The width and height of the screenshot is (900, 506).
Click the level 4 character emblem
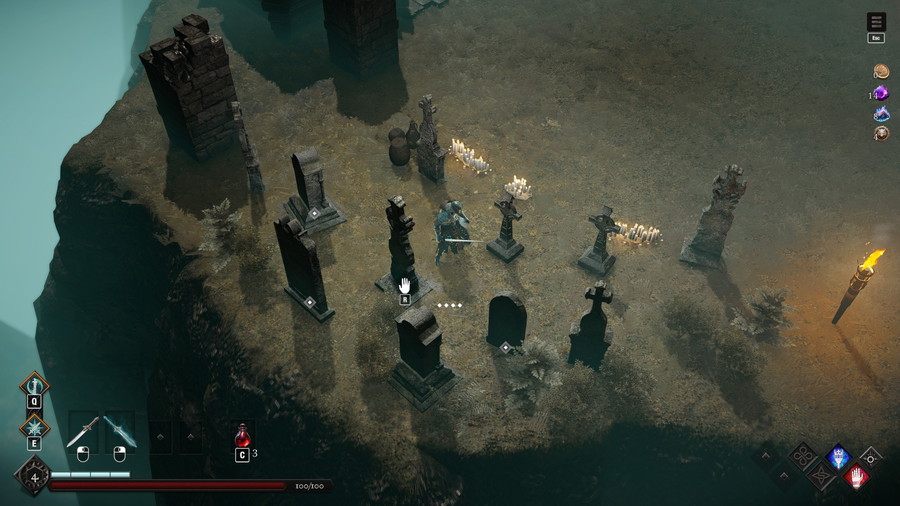33,477
